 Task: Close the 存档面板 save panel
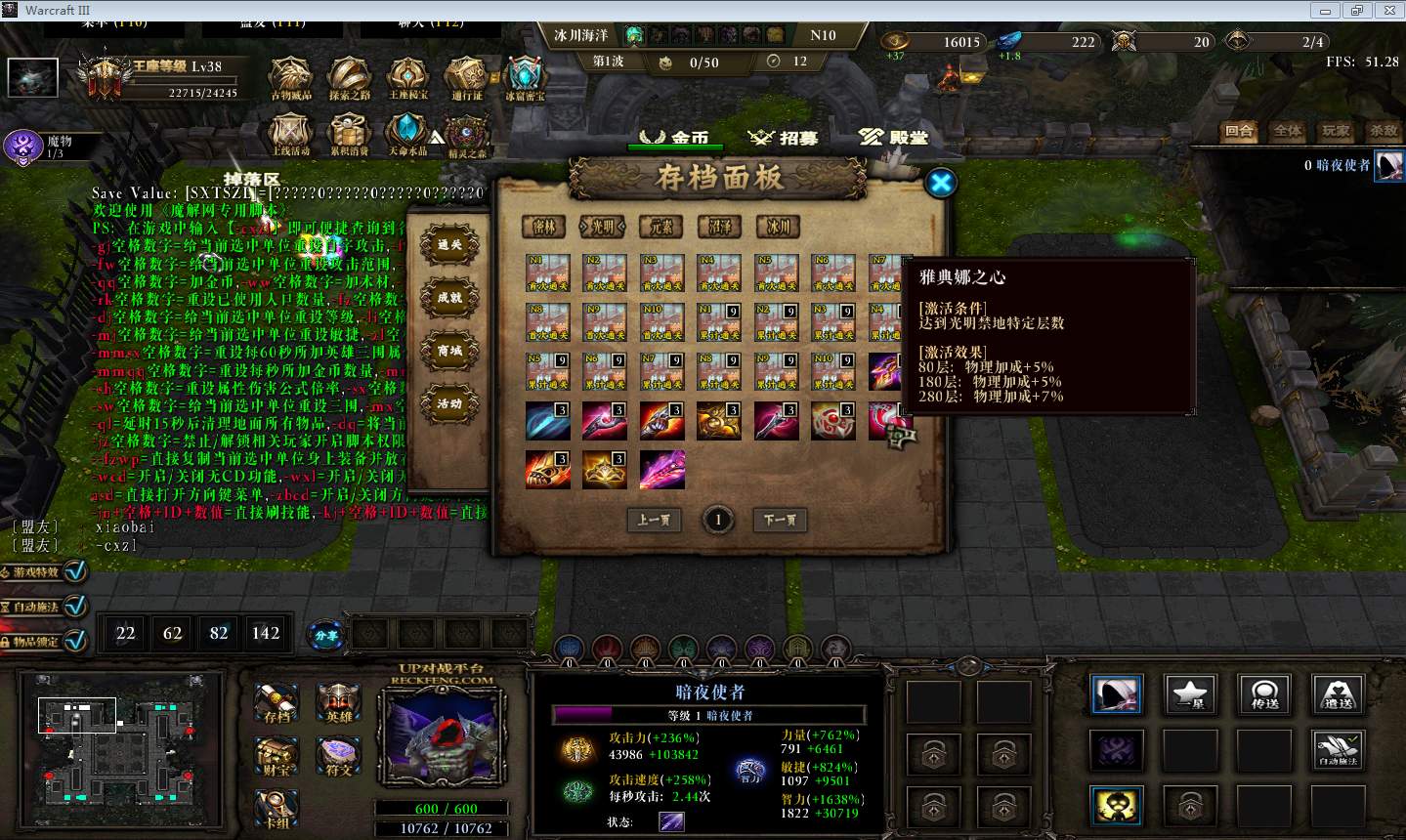point(940,183)
